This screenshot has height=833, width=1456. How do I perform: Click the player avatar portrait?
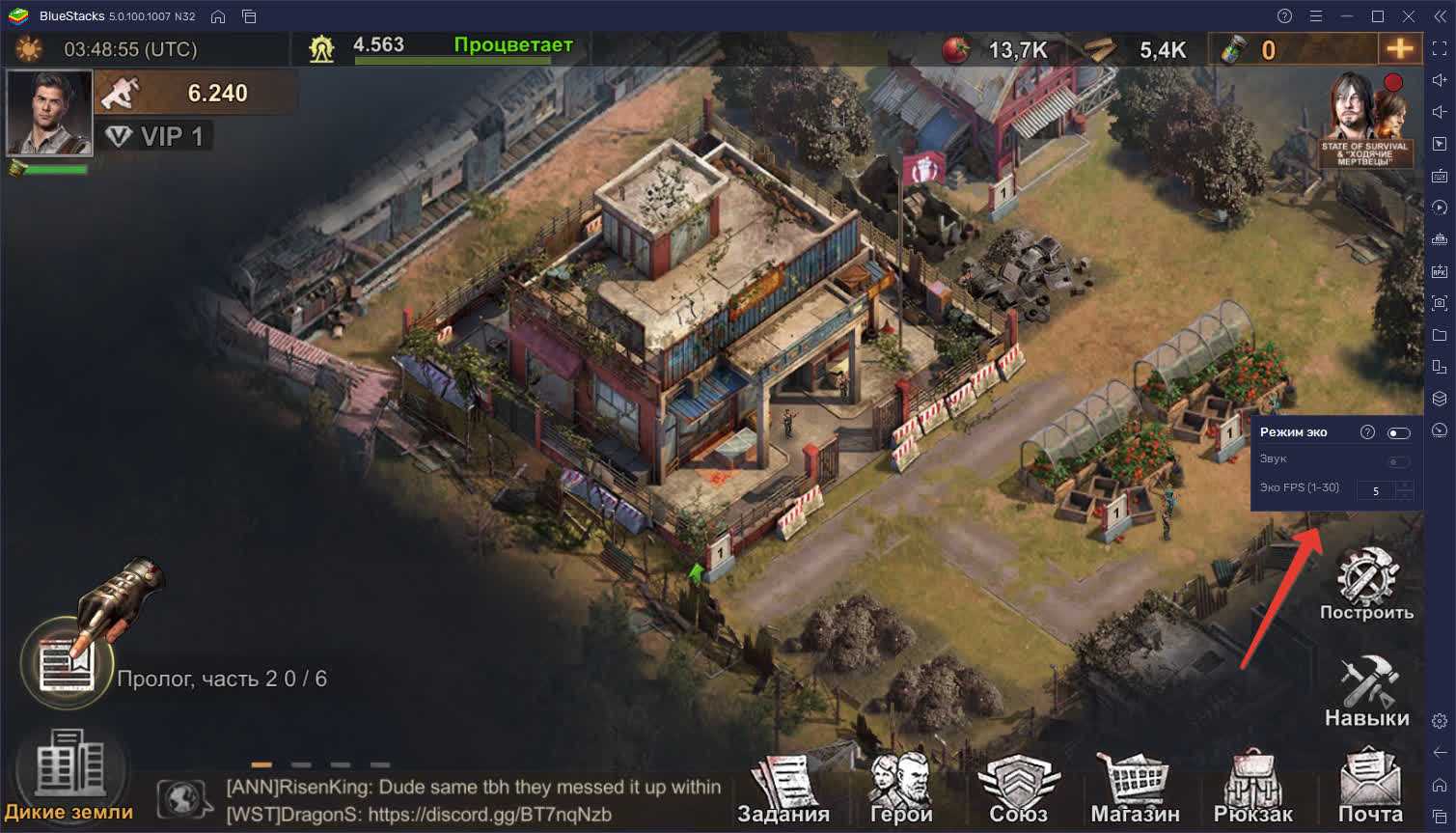[x=49, y=112]
